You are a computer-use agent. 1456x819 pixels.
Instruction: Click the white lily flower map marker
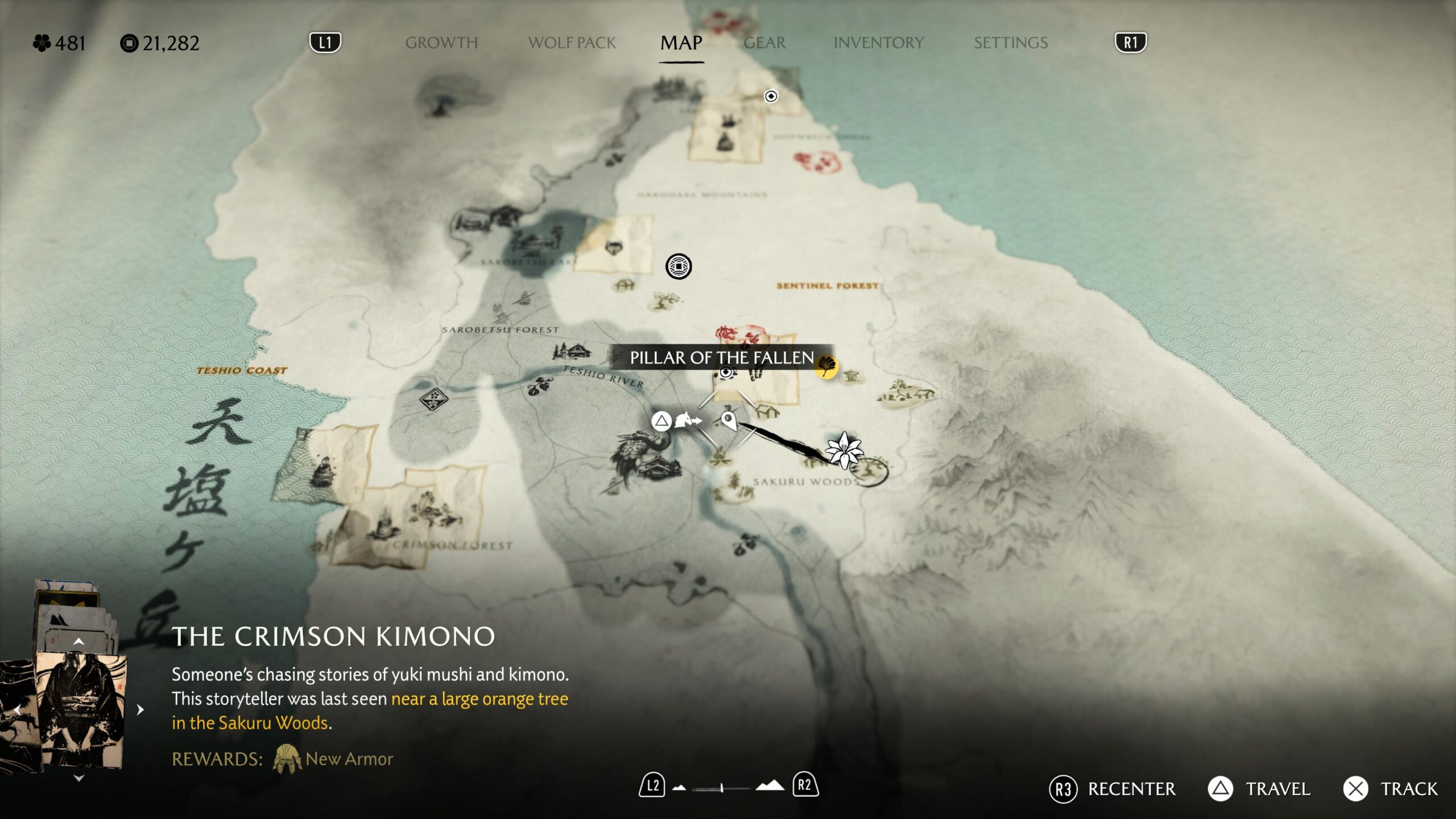tap(845, 450)
